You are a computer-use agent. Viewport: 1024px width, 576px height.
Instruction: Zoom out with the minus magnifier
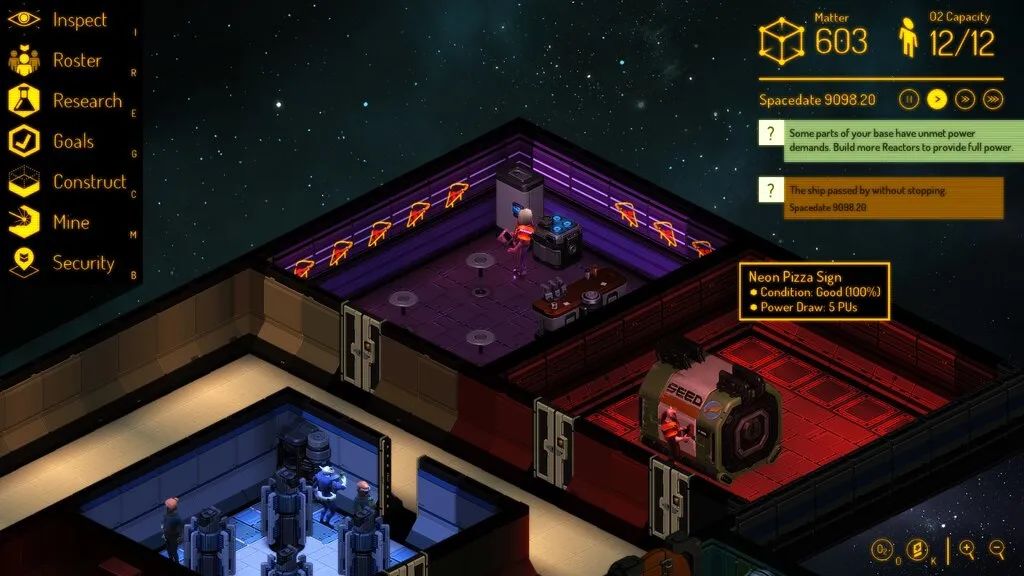[x=996, y=549]
